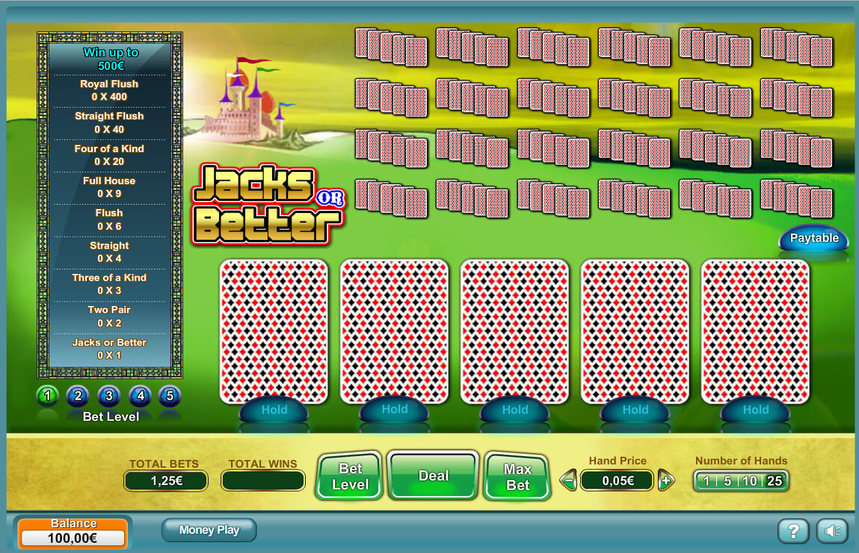Screen dimensions: 859x553
Task: Select bet level 1 ball
Action: (47, 396)
